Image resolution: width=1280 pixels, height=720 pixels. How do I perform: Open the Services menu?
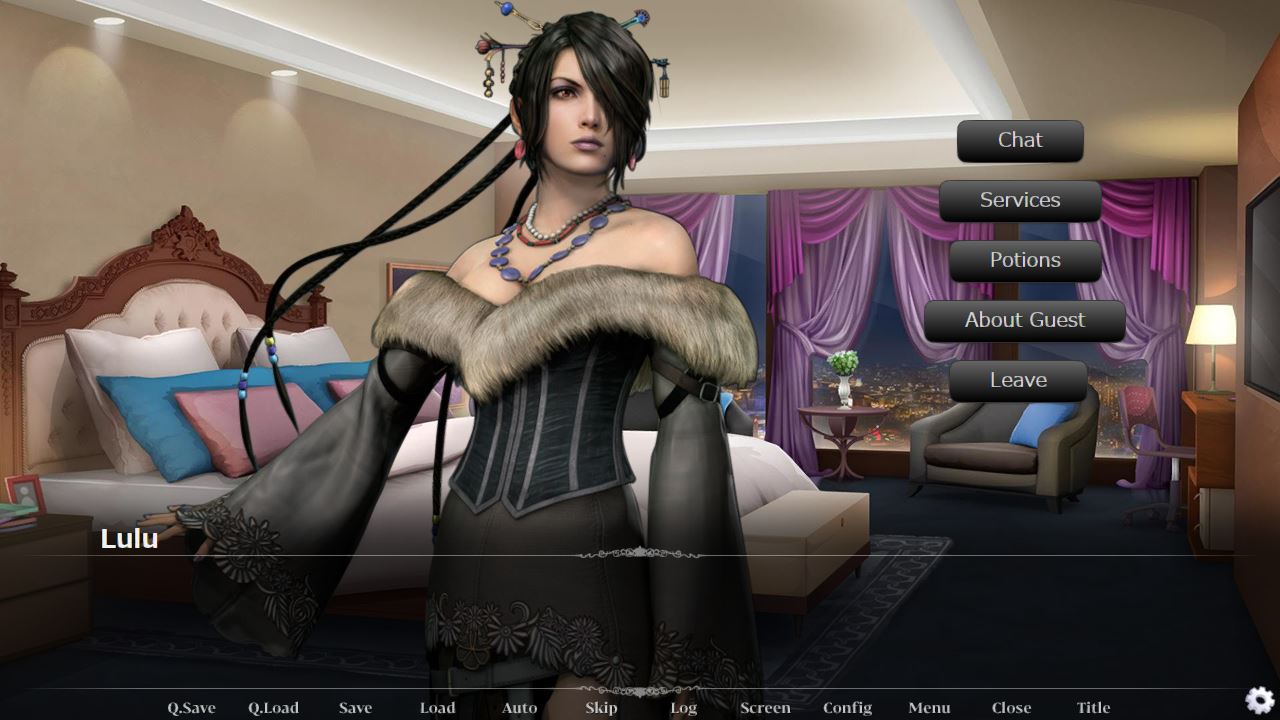[x=1020, y=201]
